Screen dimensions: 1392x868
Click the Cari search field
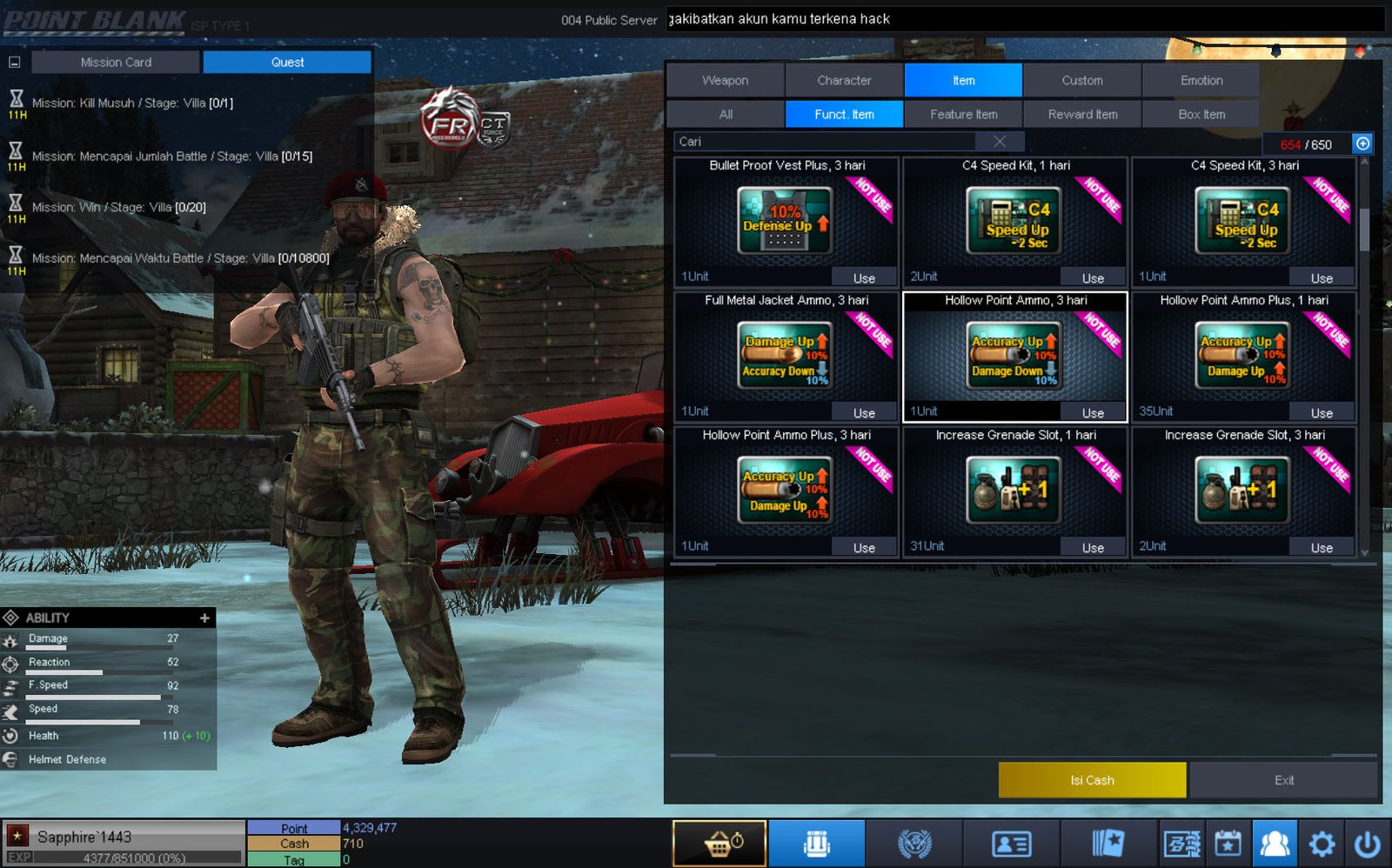[x=826, y=142]
